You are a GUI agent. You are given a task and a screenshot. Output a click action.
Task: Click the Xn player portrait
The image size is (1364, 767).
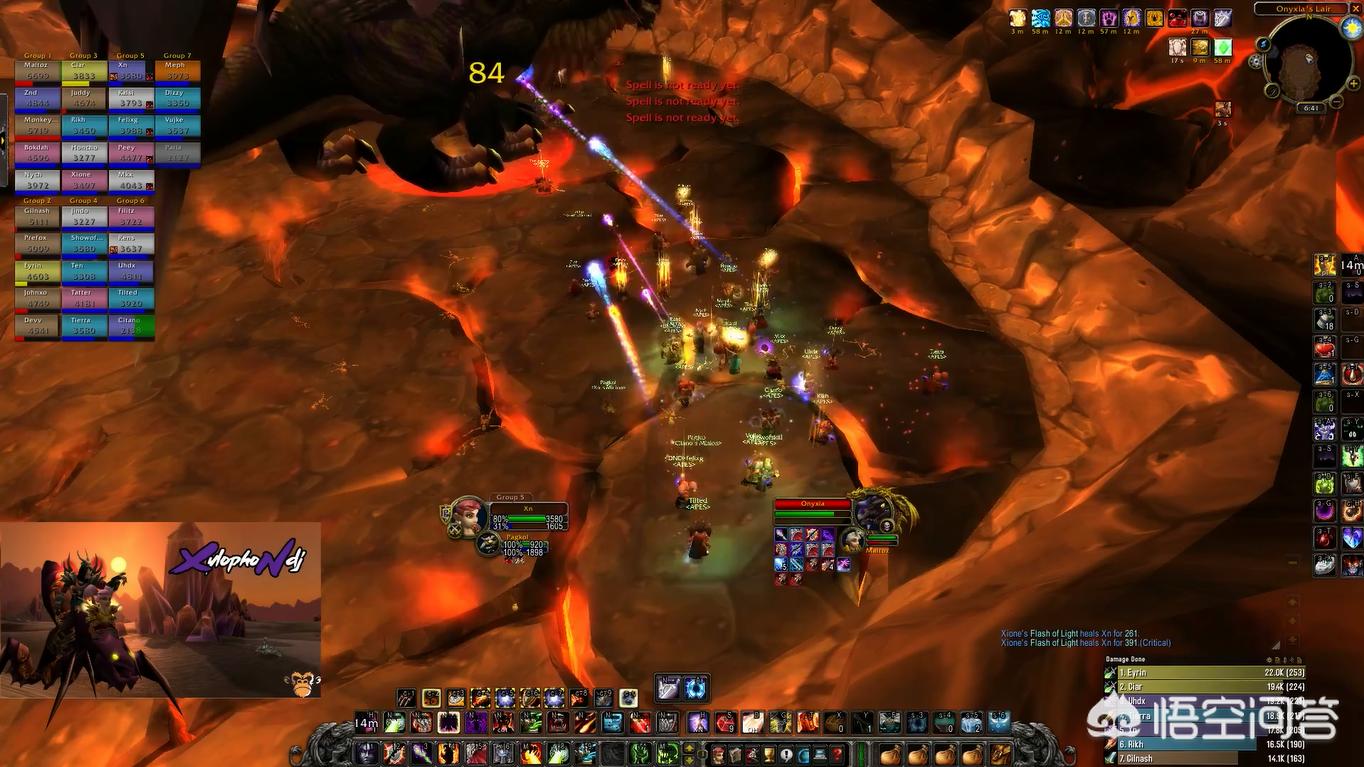click(x=469, y=515)
